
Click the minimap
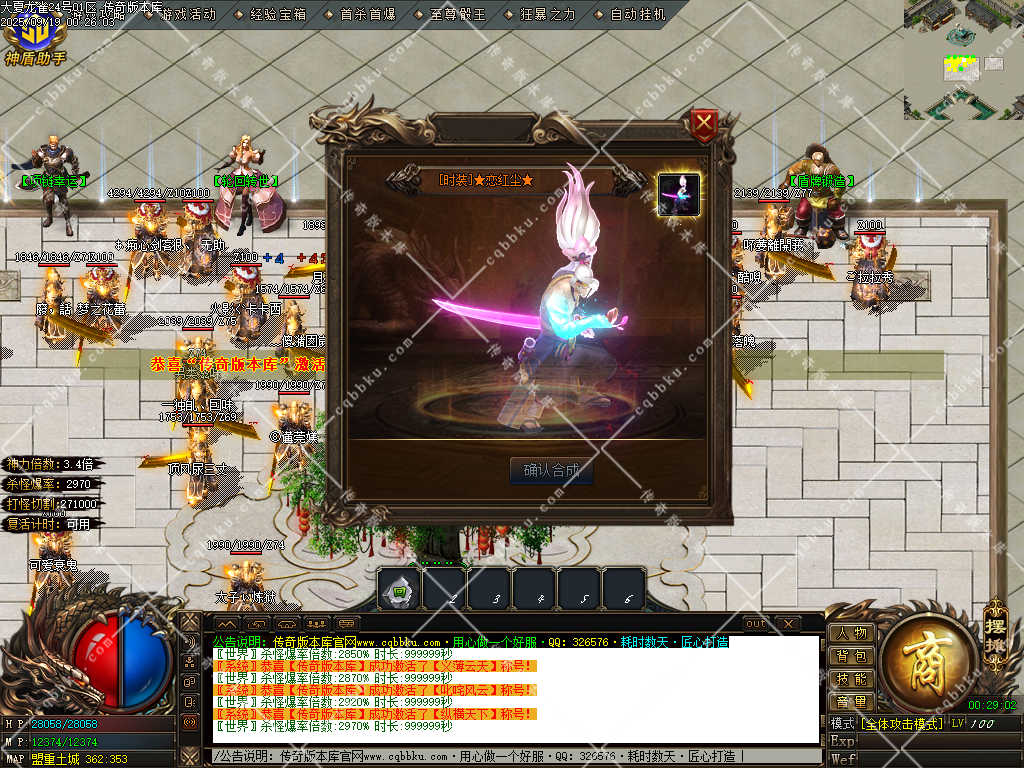coord(963,59)
